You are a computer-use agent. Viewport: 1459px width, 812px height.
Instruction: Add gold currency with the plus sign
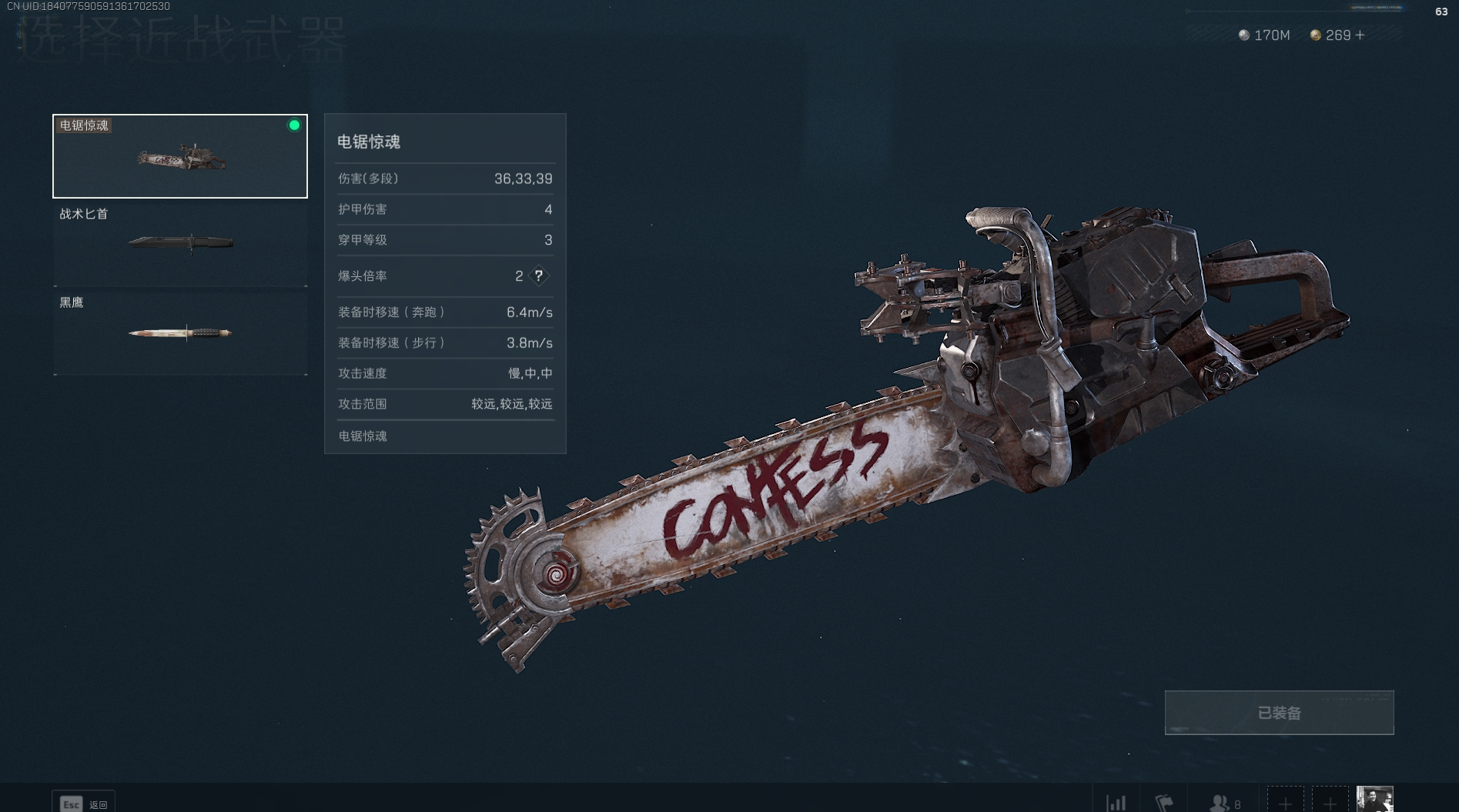coord(1360,35)
